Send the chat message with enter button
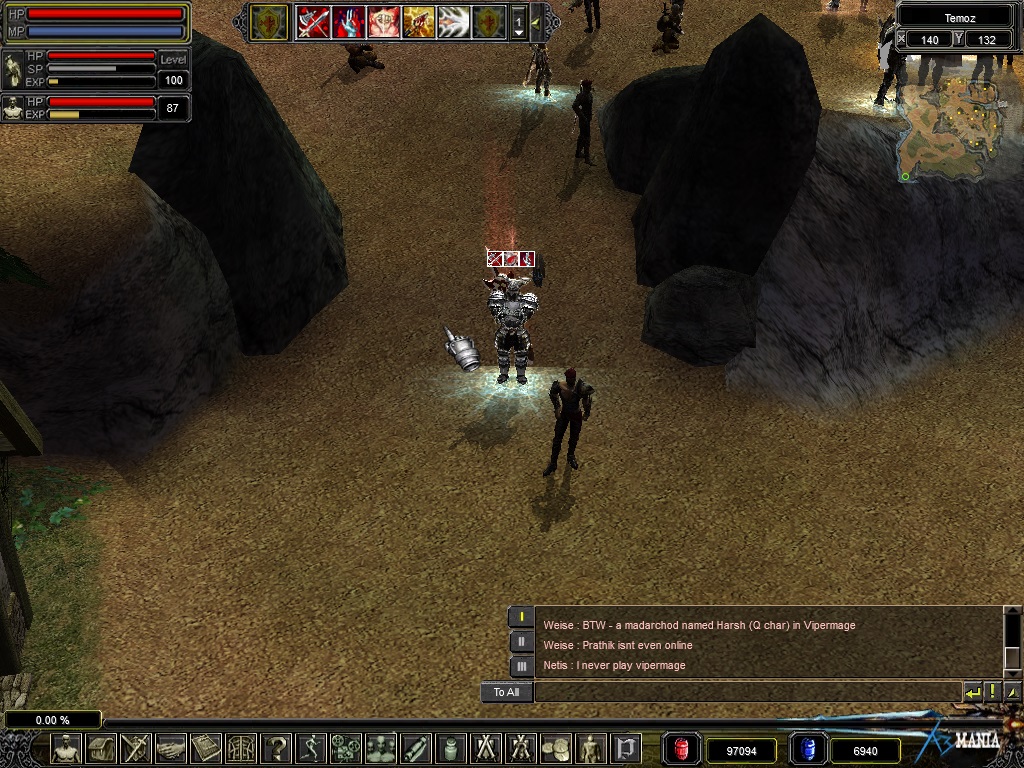 (x=972, y=692)
